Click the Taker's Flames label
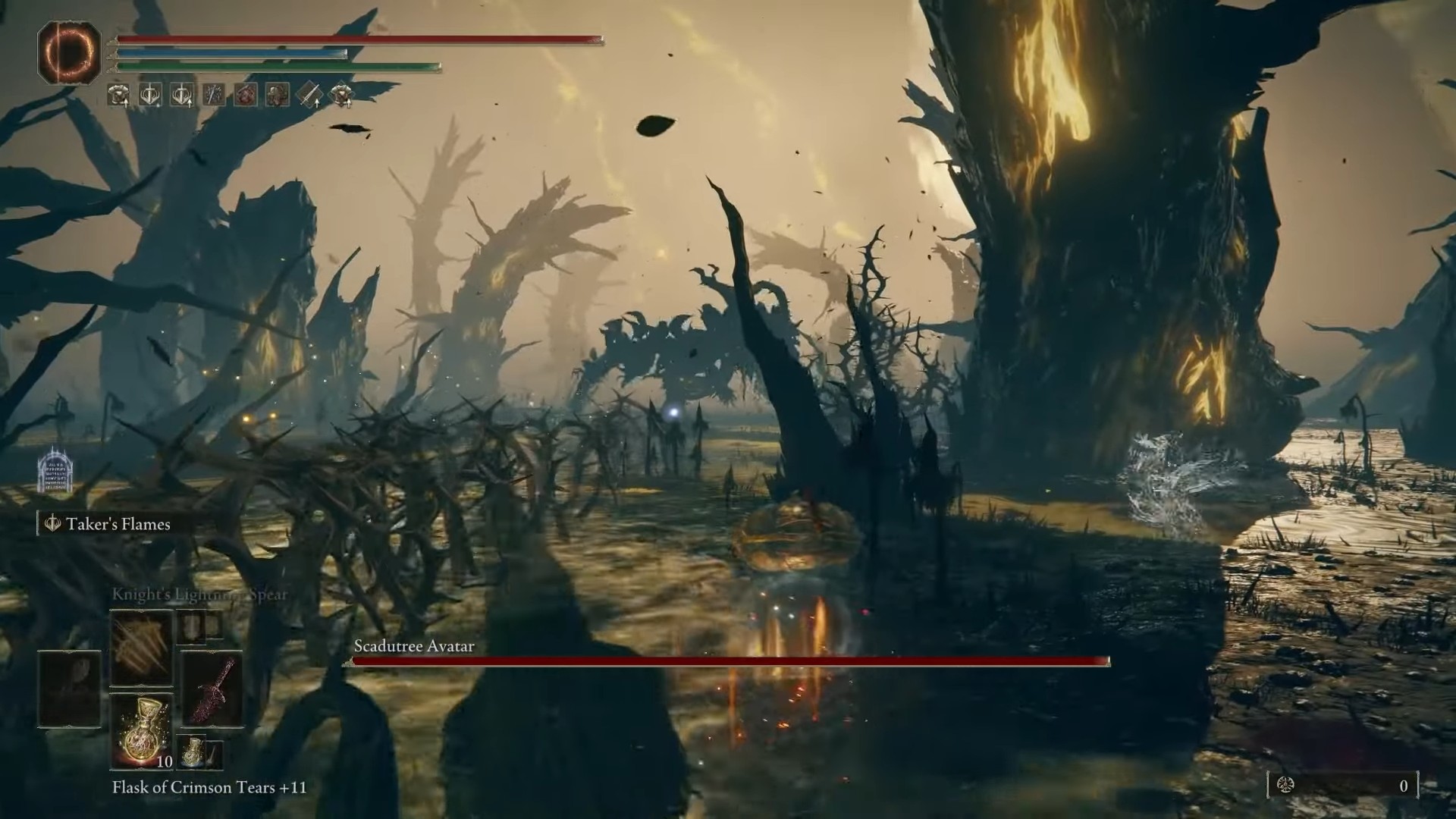This screenshot has width=1456, height=819. pos(118,523)
